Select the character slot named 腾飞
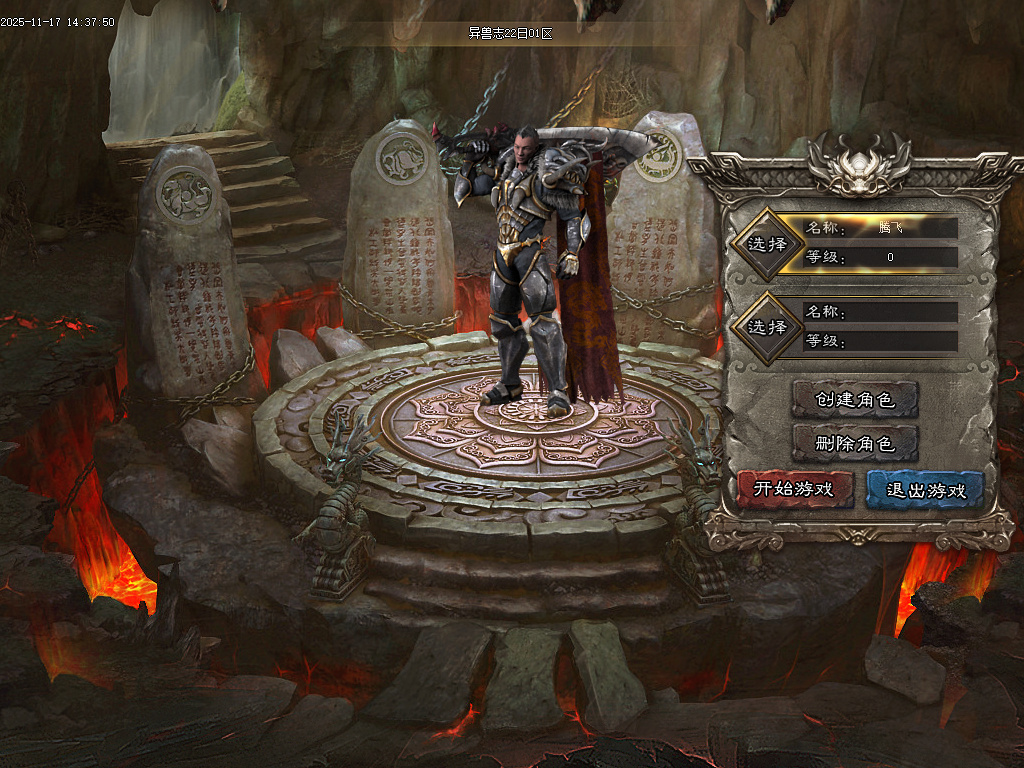 [767, 243]
